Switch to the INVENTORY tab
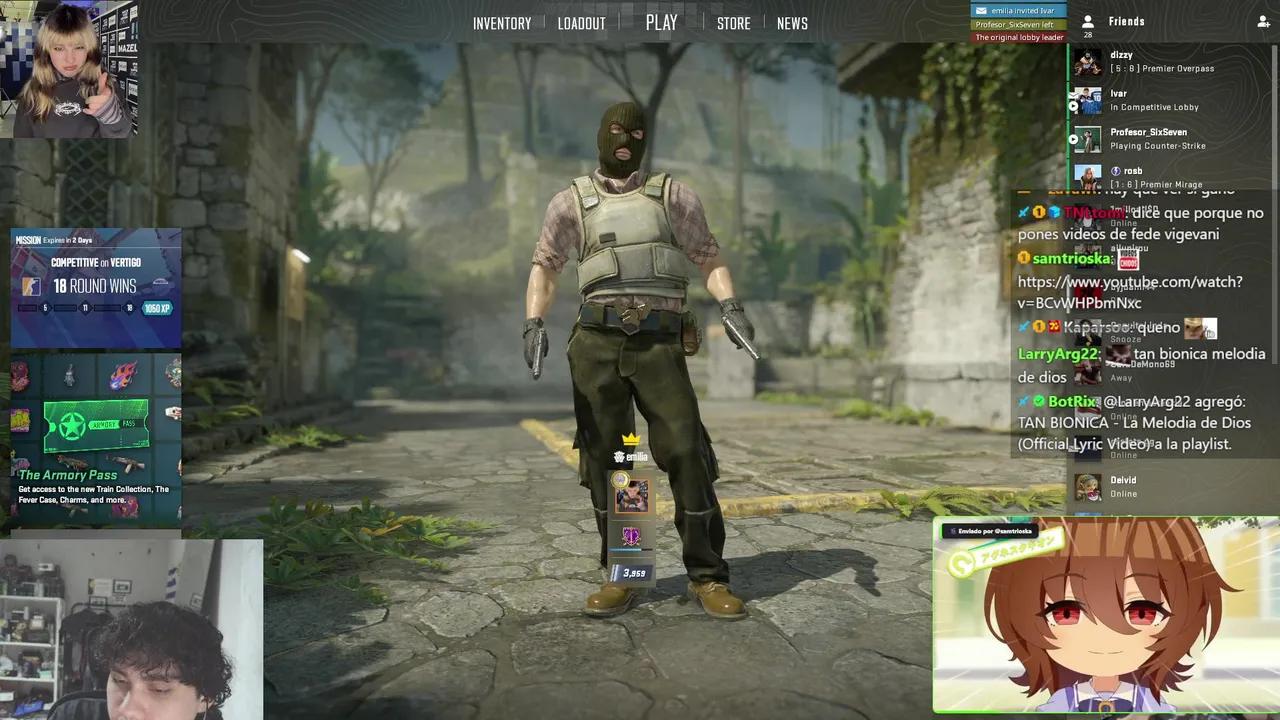Screen dimensions: 1280x720 point(502,22)
